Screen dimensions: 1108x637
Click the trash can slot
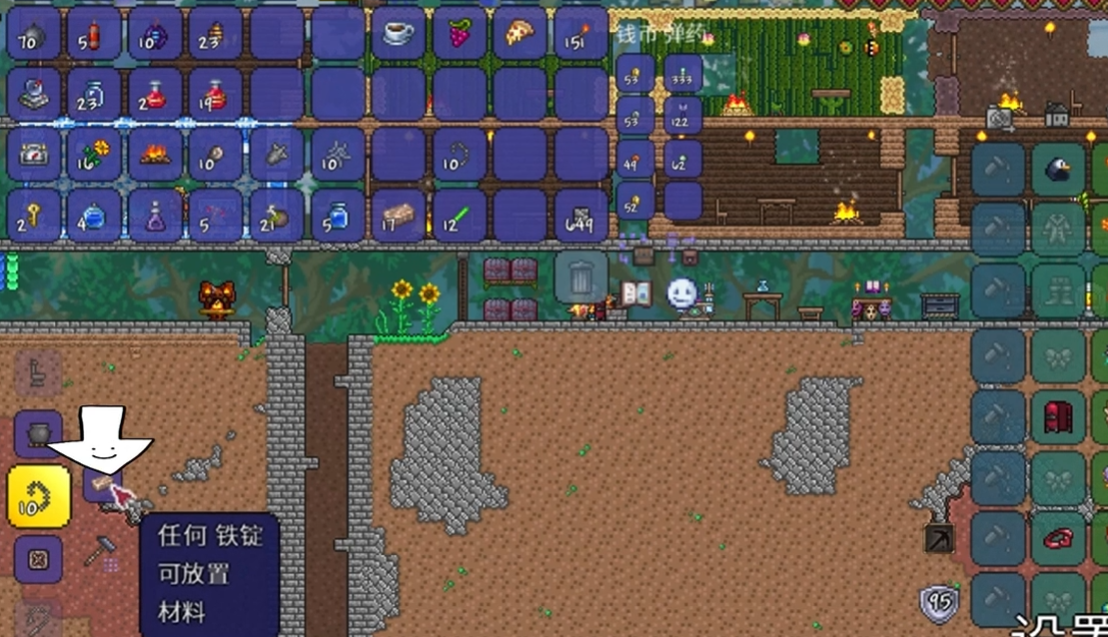(x=581, y=276)
